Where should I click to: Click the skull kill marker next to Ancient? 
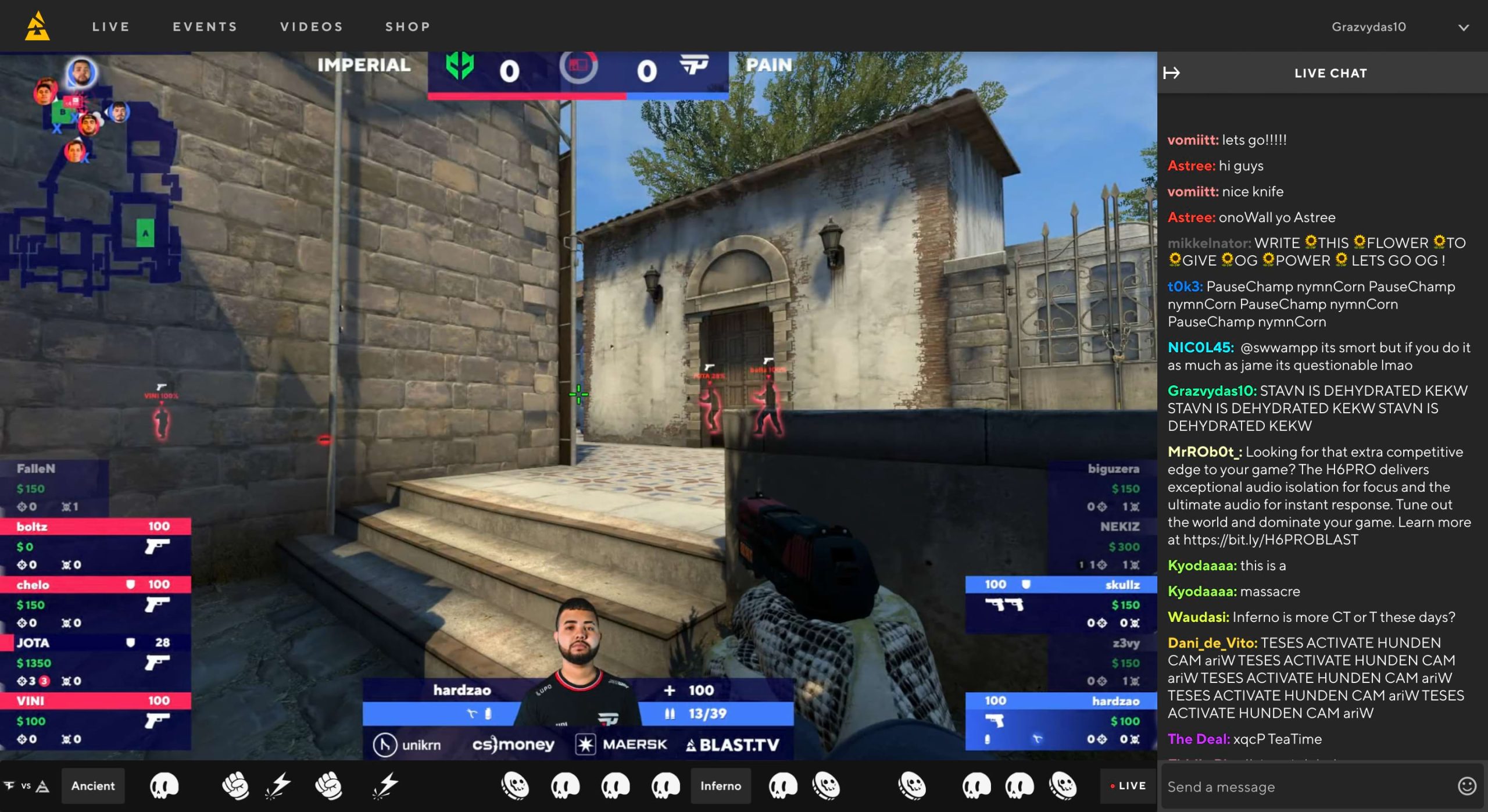(166, 785)
